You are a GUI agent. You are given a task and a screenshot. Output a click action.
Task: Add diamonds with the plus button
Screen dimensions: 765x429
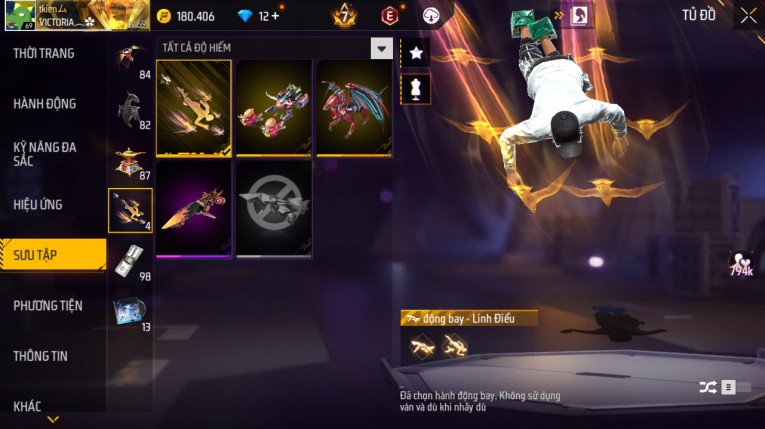coord(275,16)
